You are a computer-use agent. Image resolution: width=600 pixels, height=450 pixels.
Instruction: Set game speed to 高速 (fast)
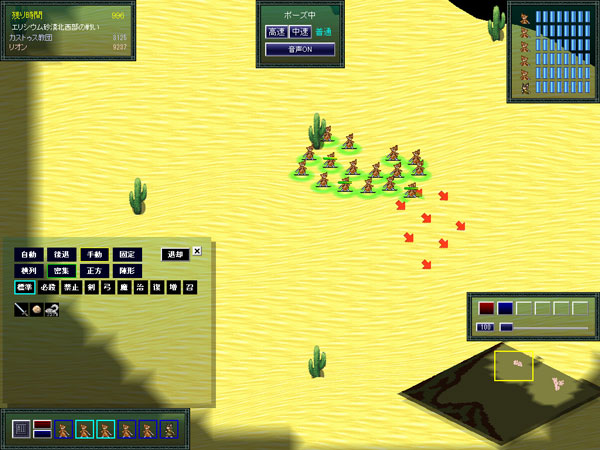point(276,32)
